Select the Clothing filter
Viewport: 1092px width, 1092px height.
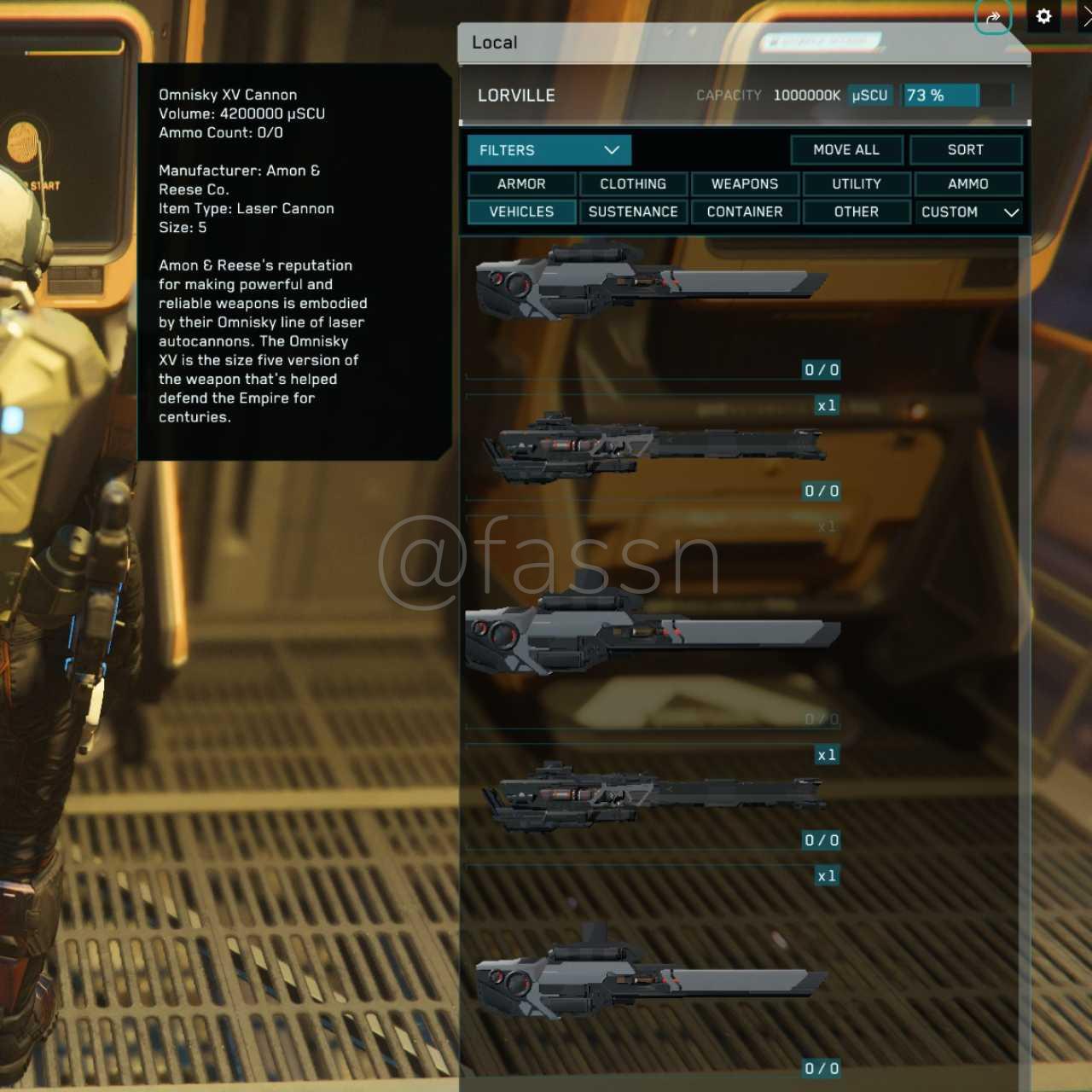pyautogui.click(x=633, y=184)
